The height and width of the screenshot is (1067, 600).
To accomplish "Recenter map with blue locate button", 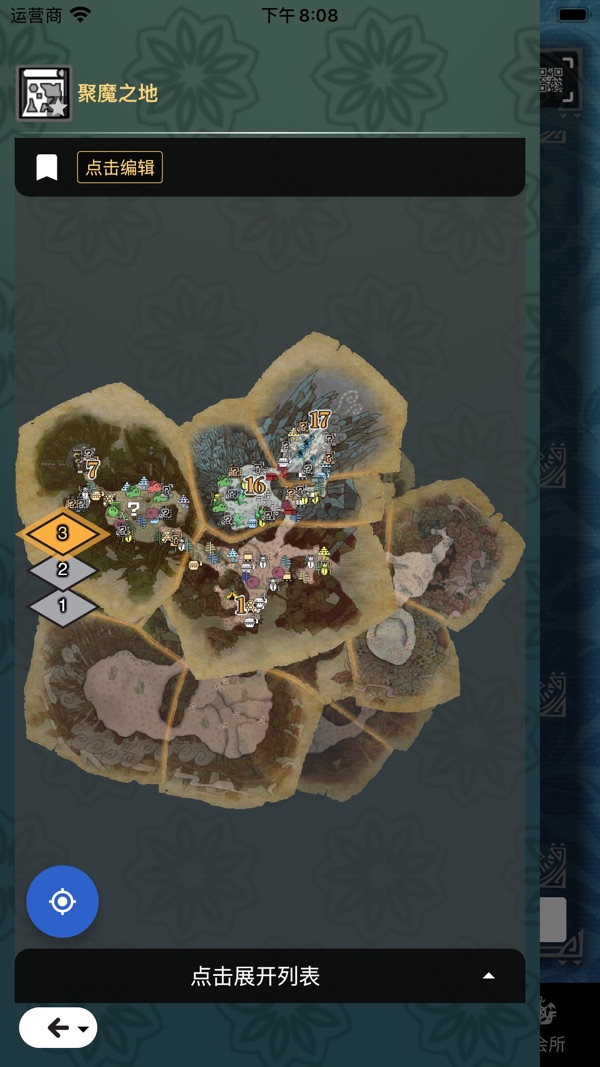I will [62, 901].
